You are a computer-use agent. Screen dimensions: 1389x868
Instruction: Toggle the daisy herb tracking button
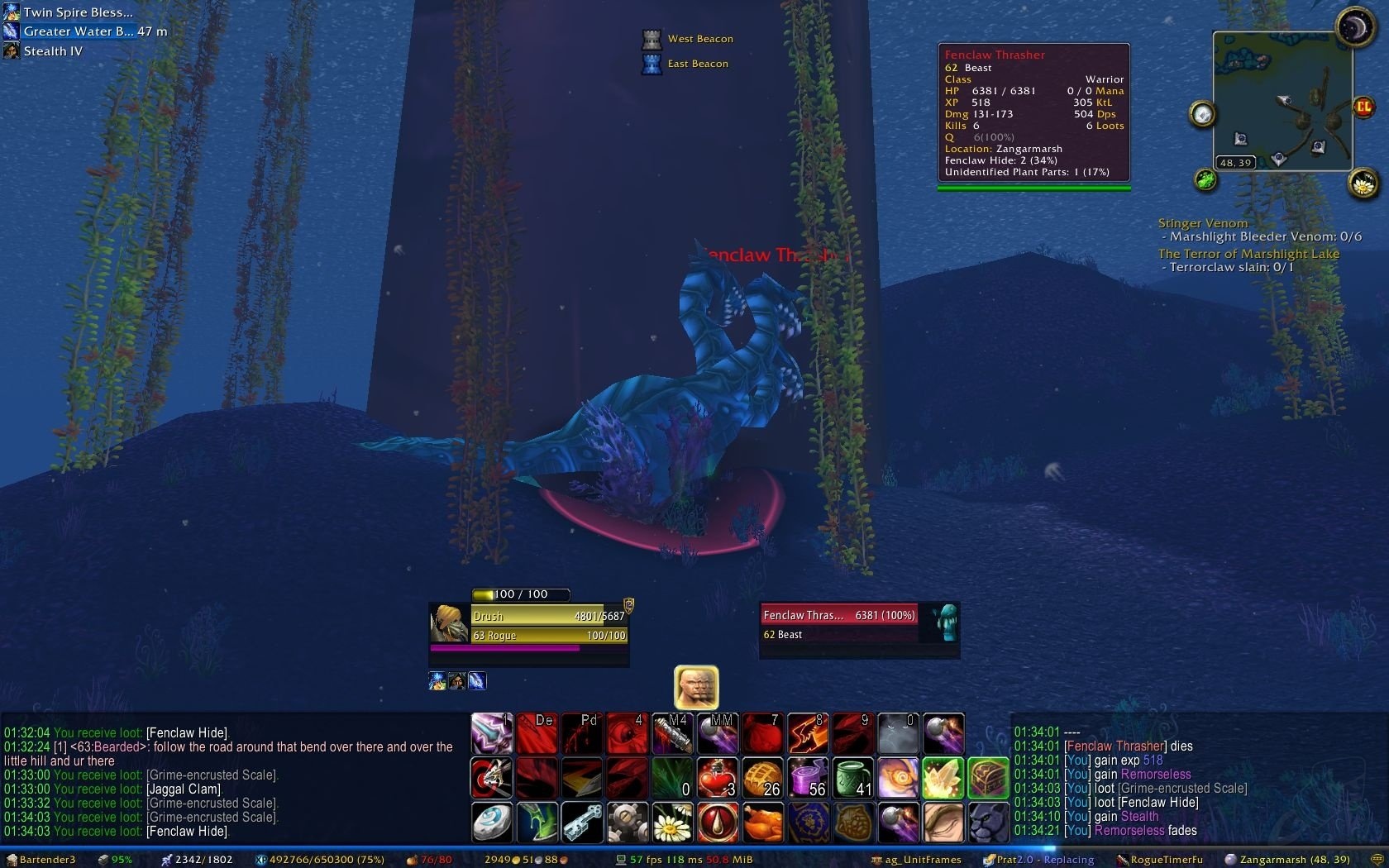pos(1363,183)
